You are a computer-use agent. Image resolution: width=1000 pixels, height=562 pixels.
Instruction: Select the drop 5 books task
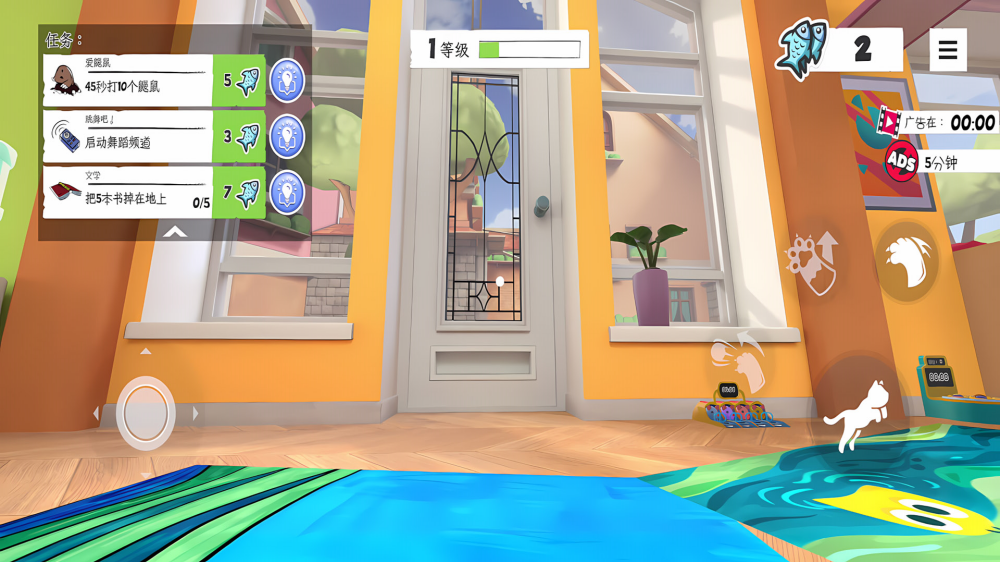click(x=128, y=193)
